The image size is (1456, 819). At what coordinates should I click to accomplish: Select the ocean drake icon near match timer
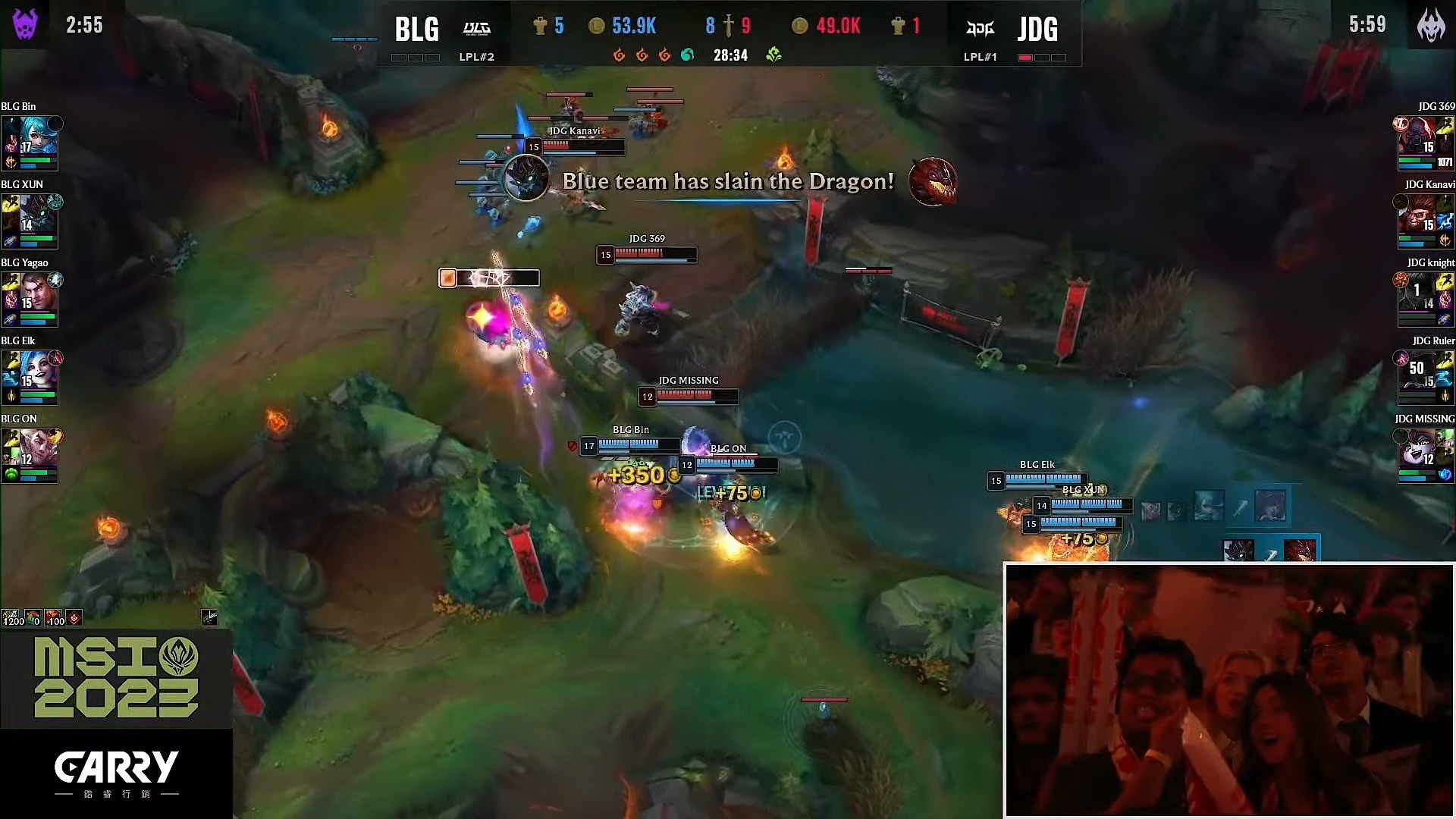pyautogui.click(x=686, y=55)
